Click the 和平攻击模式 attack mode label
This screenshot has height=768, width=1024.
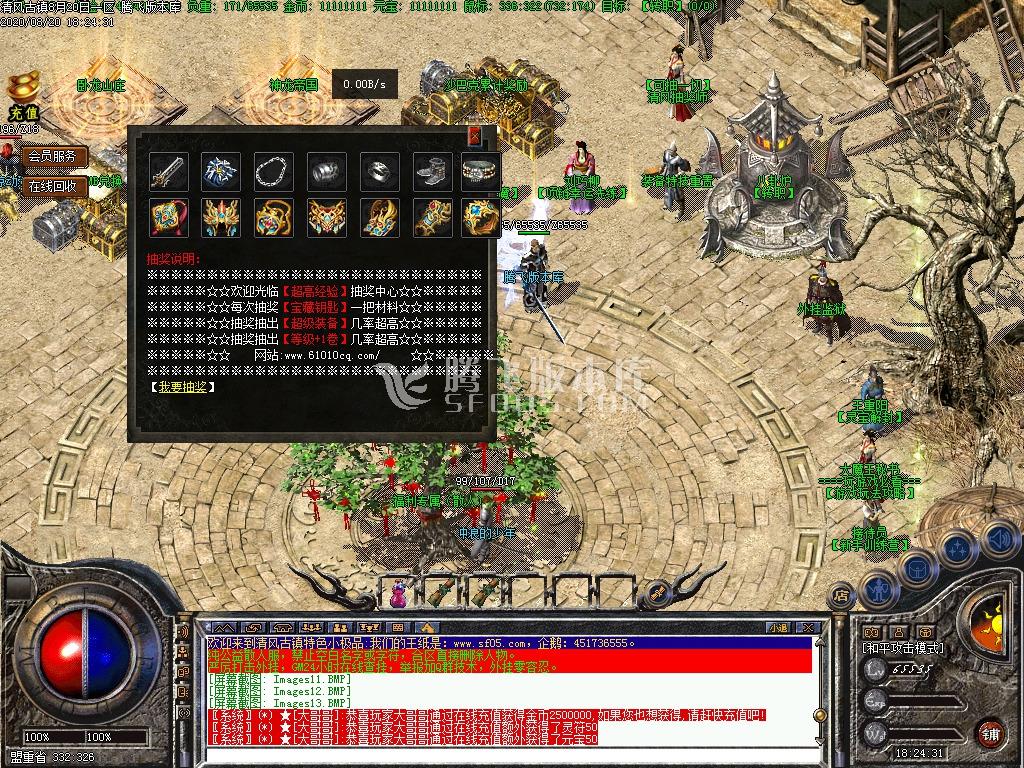tap(903, 648)
